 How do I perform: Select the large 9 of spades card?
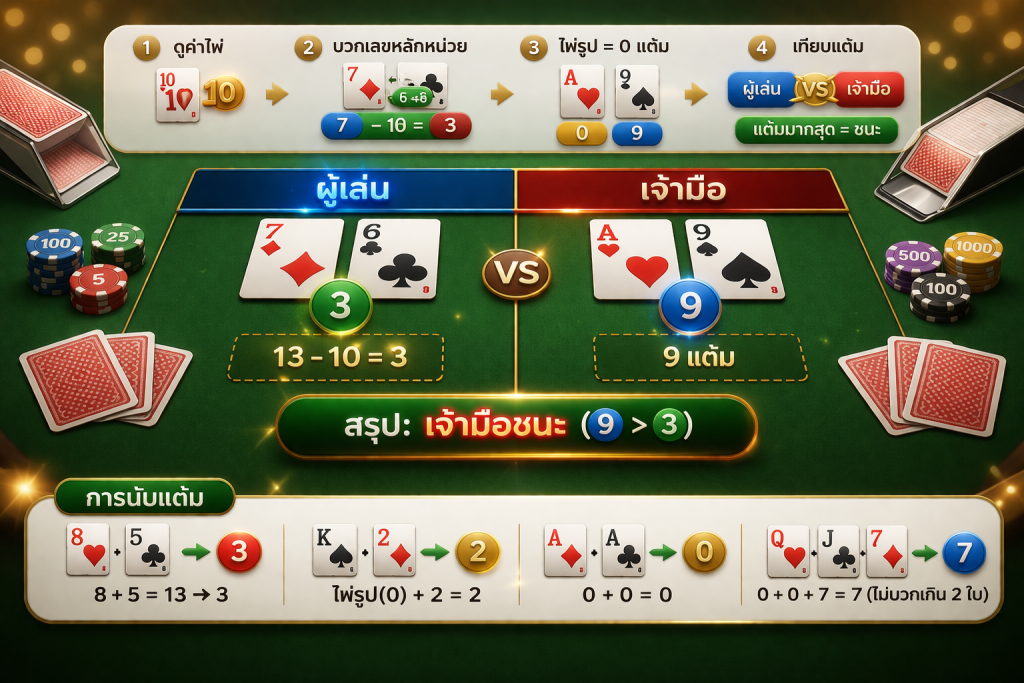point(735,259)
